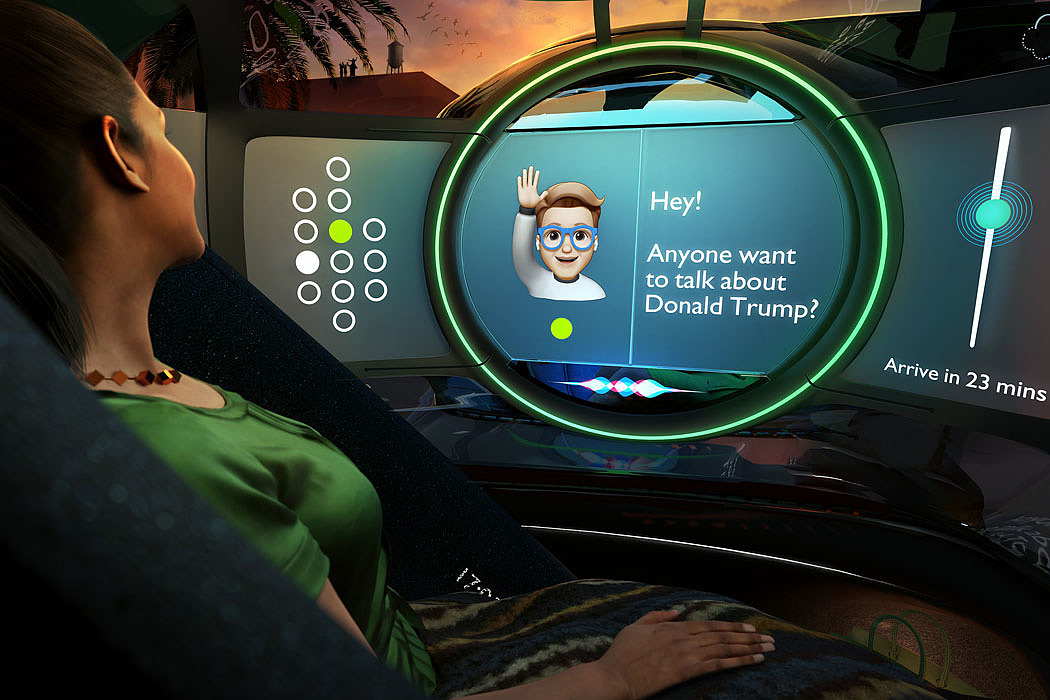Viewport: 1050px width, 700px height.
Task: Click the green dot beneath the waving avatar
Action: pos(561,327)
